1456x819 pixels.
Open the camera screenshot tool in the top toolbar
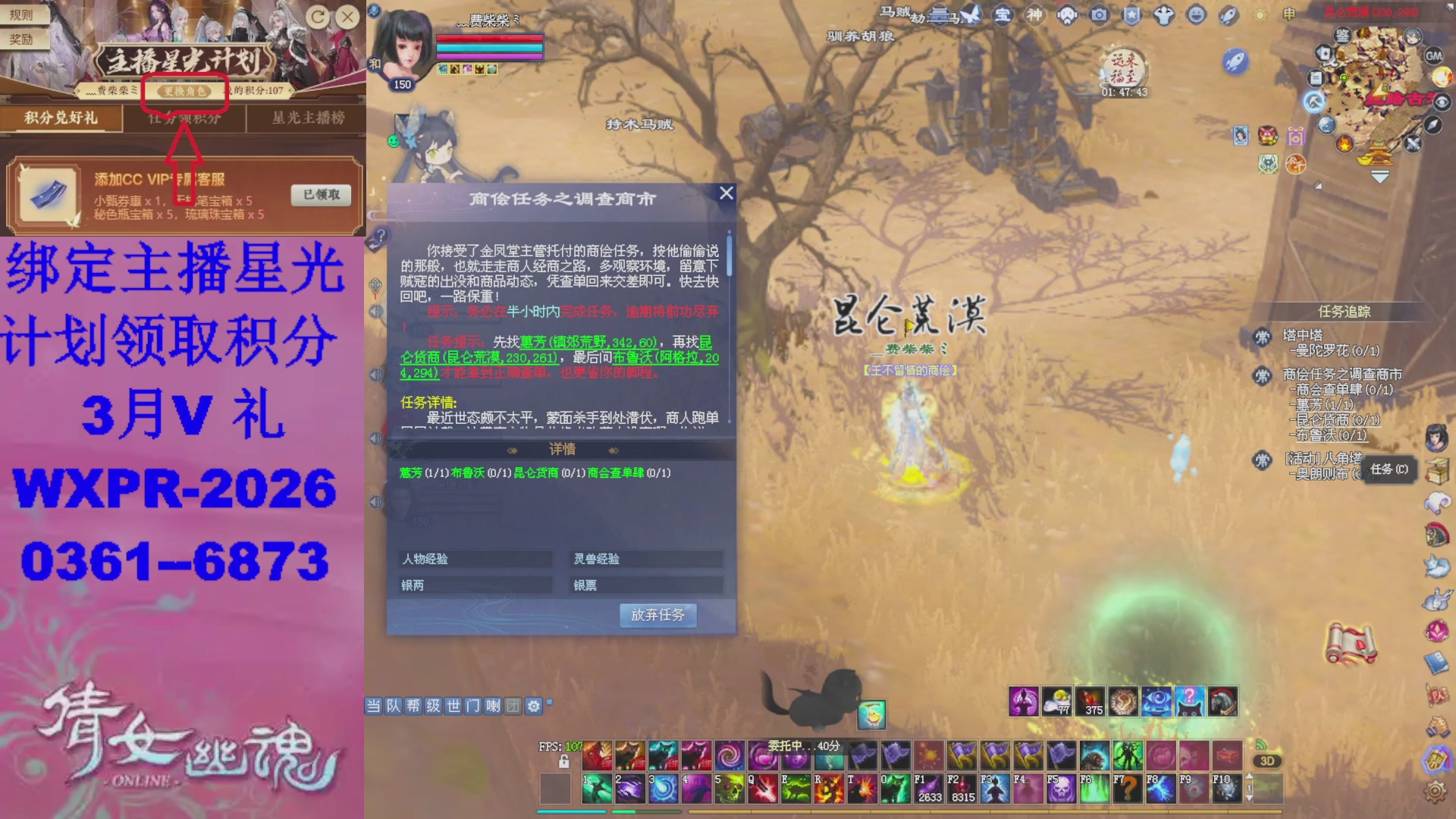coord(1101,14)
